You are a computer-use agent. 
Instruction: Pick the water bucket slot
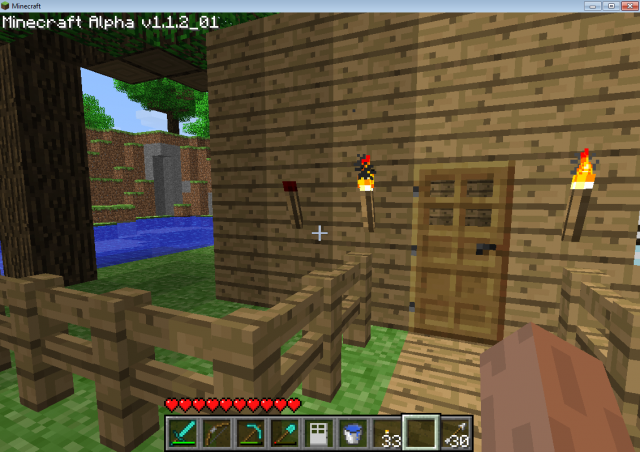tap(352, 432)
